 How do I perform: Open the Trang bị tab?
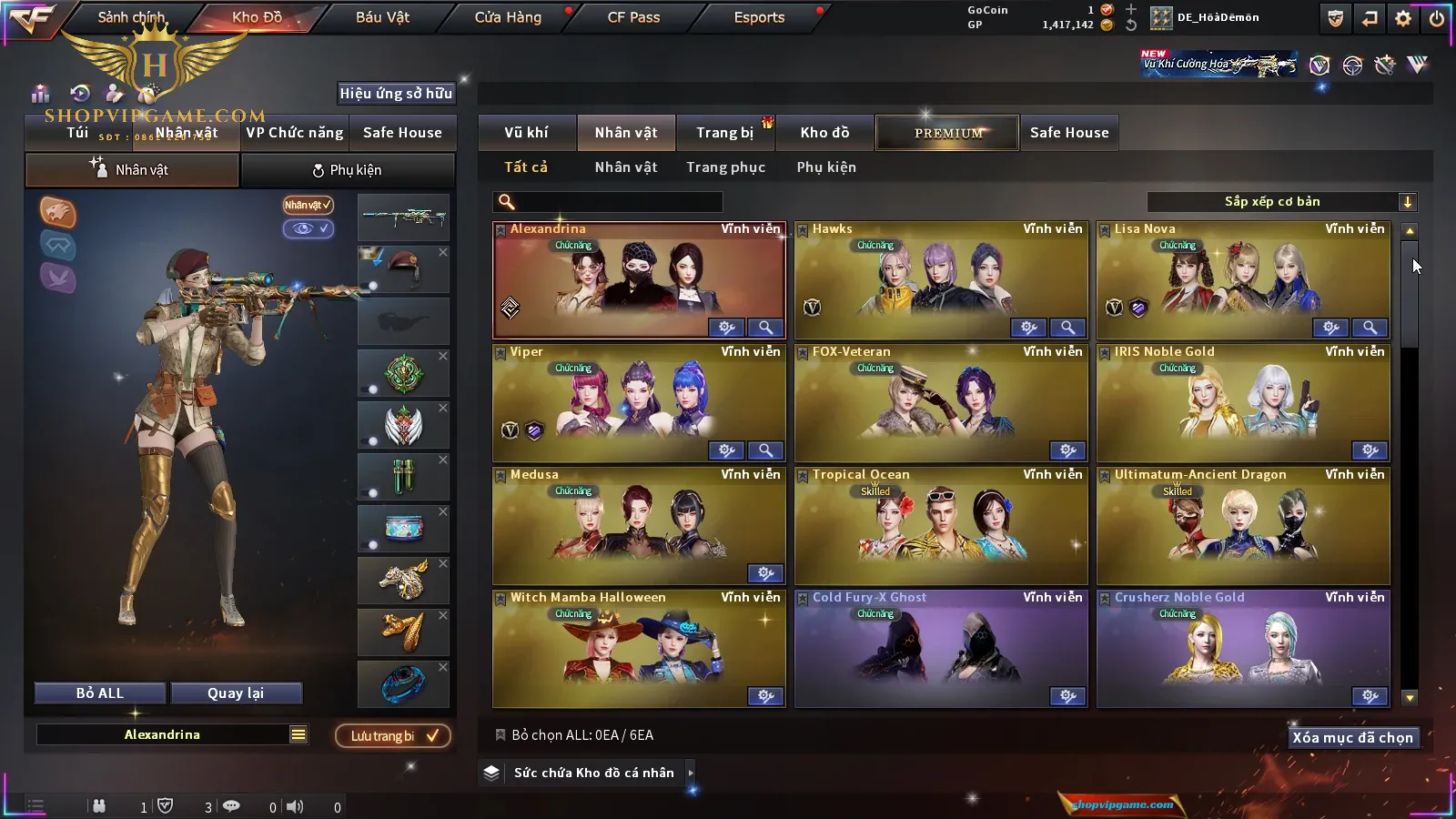pyautogui.click(x=724, y=133)
